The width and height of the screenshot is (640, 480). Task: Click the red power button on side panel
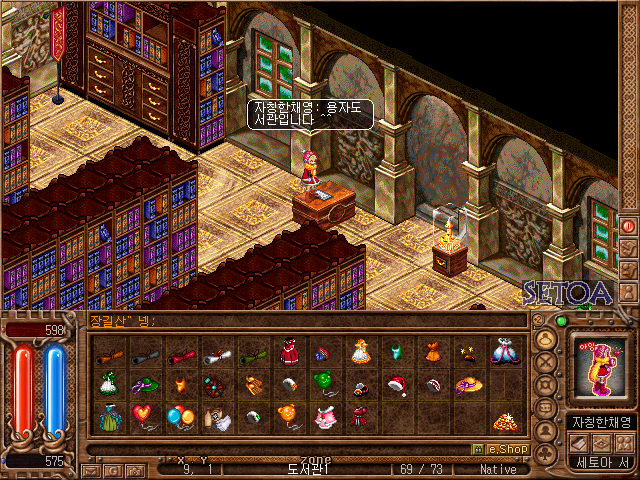(x=628, y=227)
